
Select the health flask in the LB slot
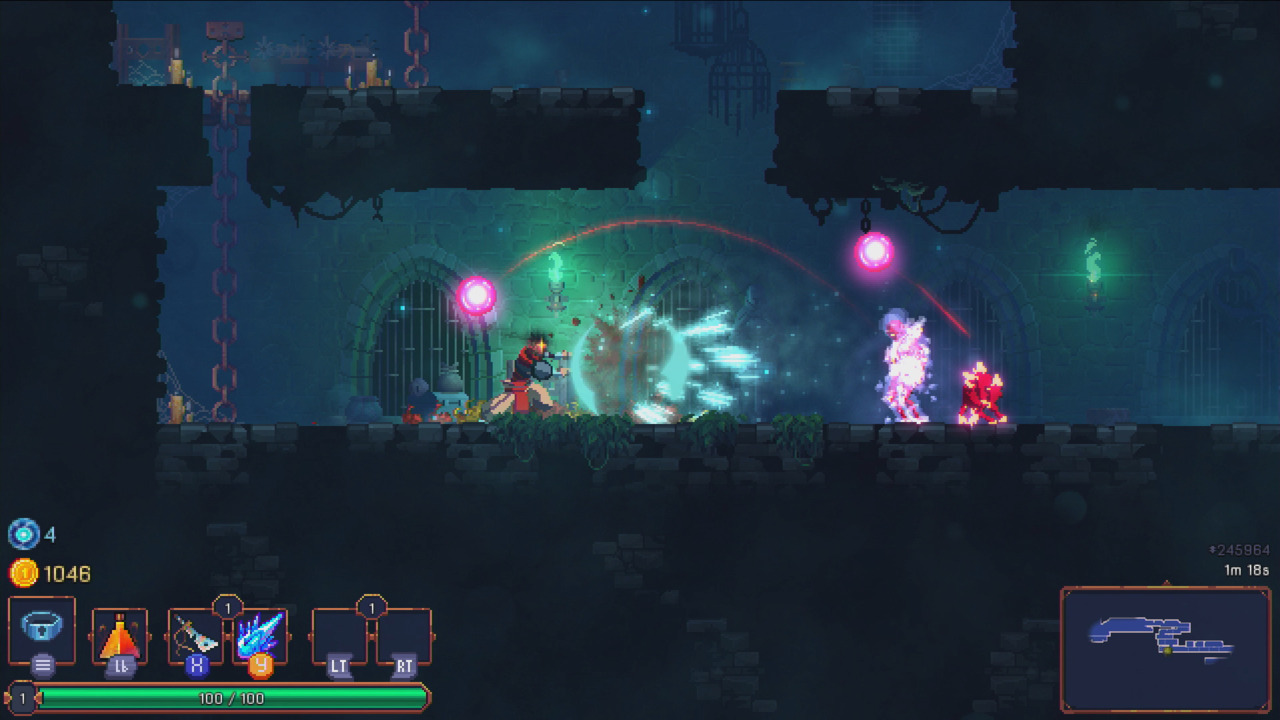click(x=120, y=634)
